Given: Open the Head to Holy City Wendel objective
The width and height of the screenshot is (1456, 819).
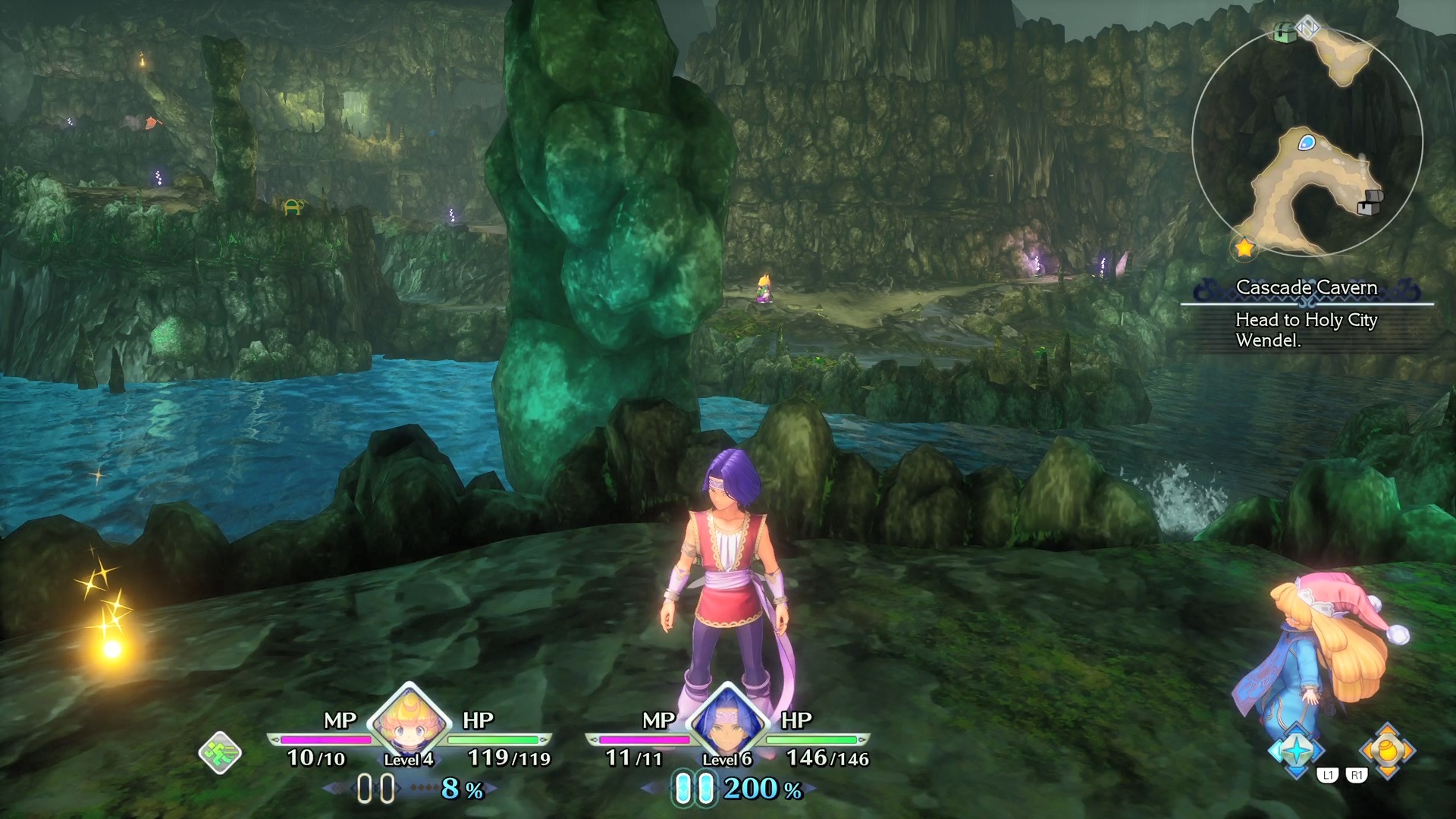Looking at the screenshot, I should tap(1306, 330).
